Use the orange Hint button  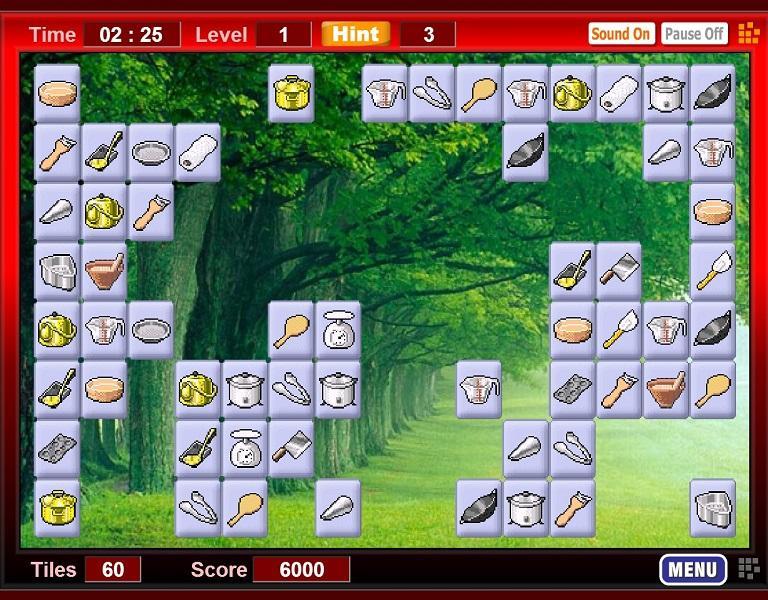pos(355,34)
